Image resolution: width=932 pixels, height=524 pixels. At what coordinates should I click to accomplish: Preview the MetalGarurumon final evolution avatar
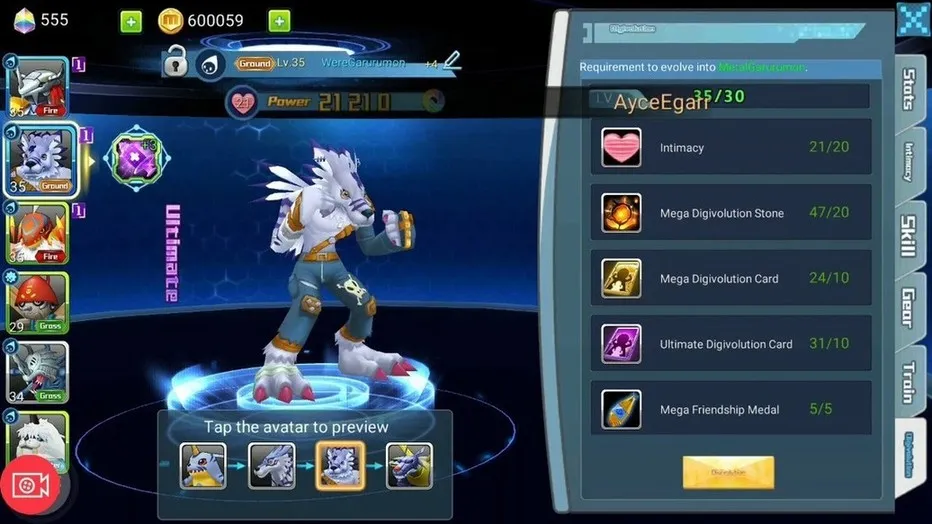click(409, 466)
